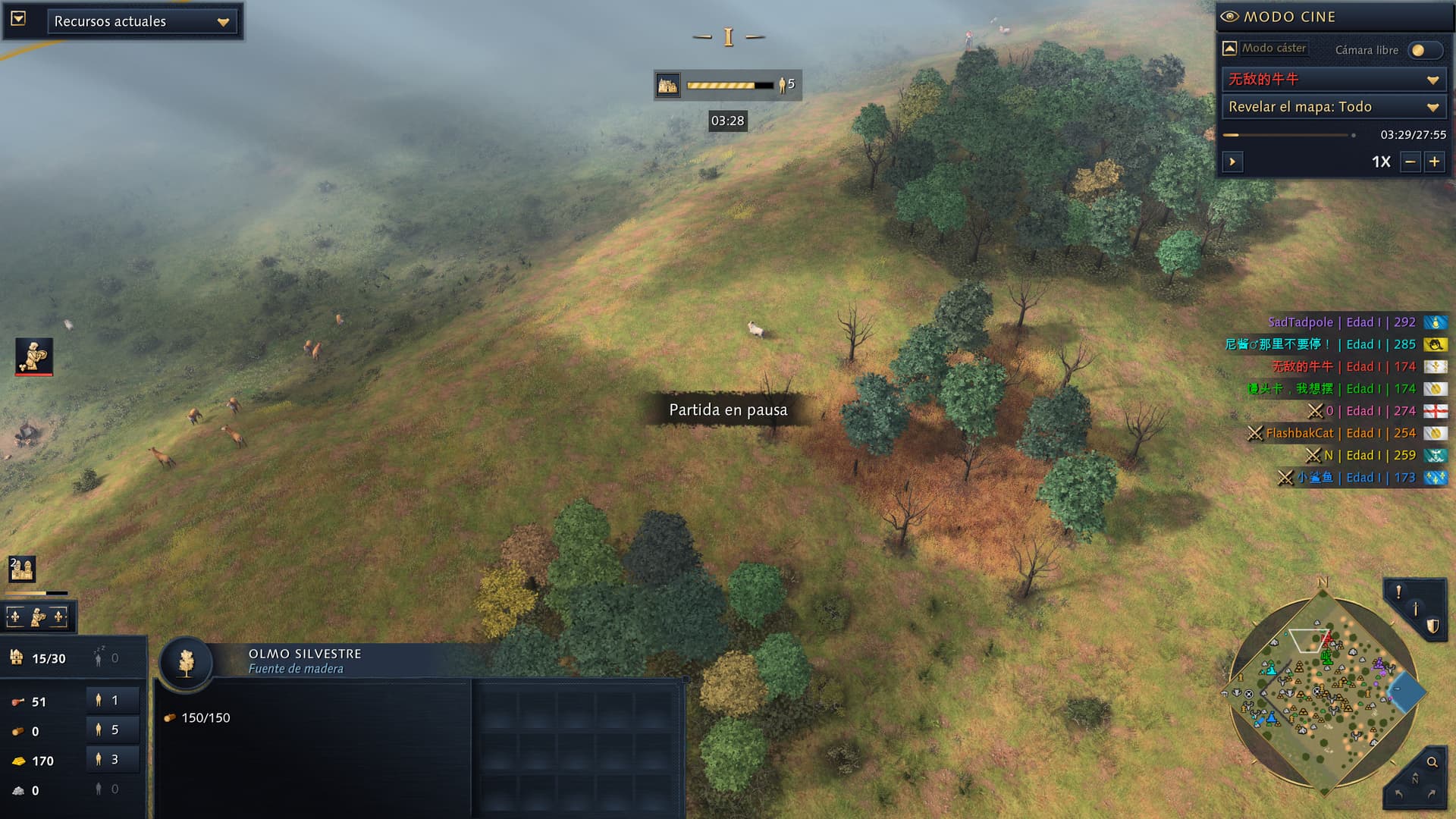Select the villager production icon with red bar
This screenshot has height=819, width=1456.
point(34,356)
